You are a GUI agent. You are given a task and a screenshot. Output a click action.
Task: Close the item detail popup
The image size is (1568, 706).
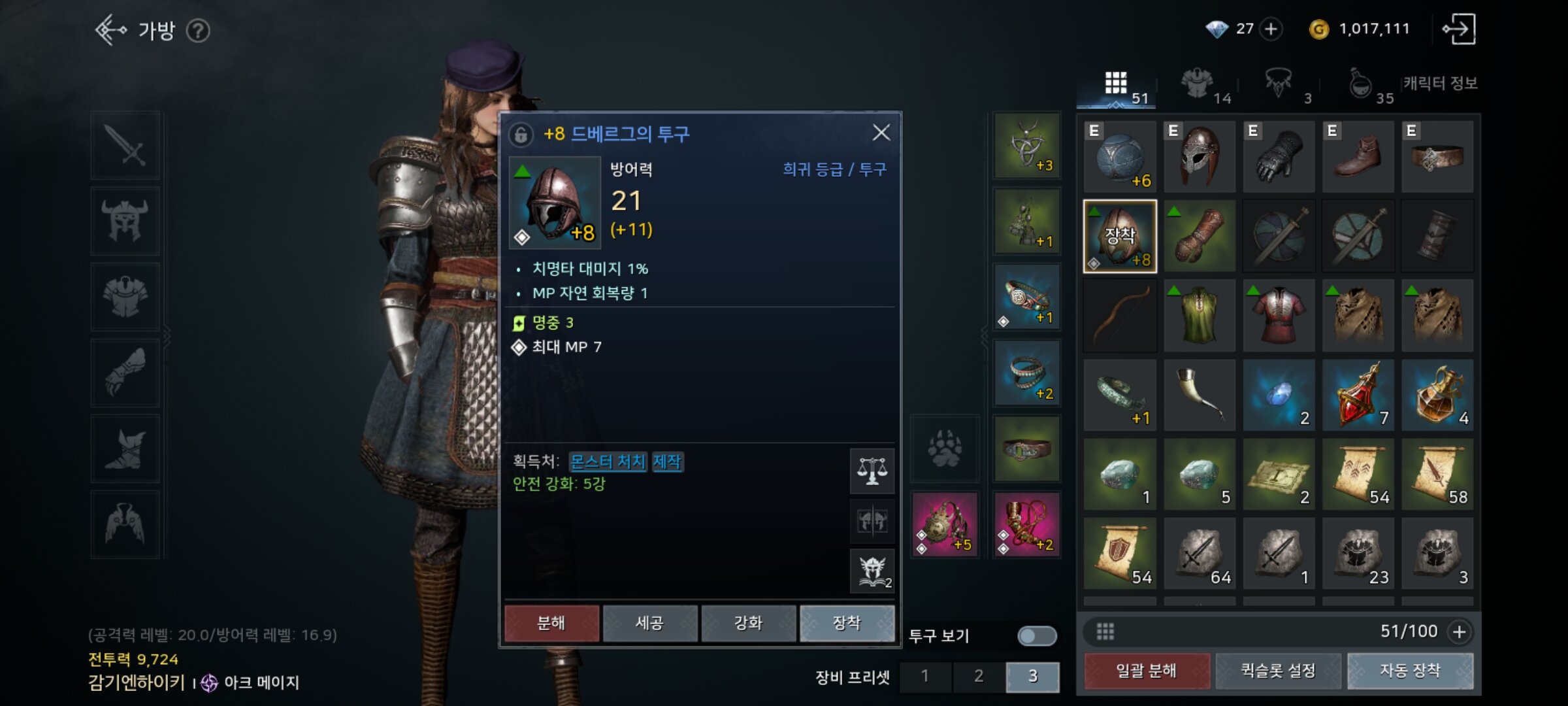(x=881, y=133)
